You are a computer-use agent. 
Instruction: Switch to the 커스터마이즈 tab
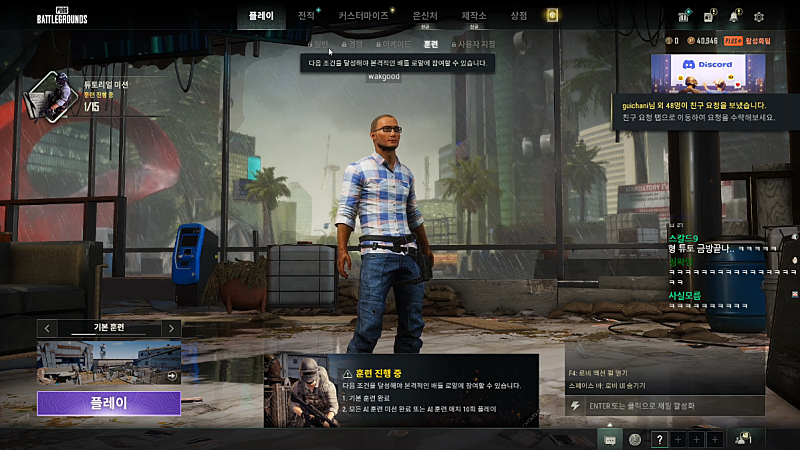point(362,16)
